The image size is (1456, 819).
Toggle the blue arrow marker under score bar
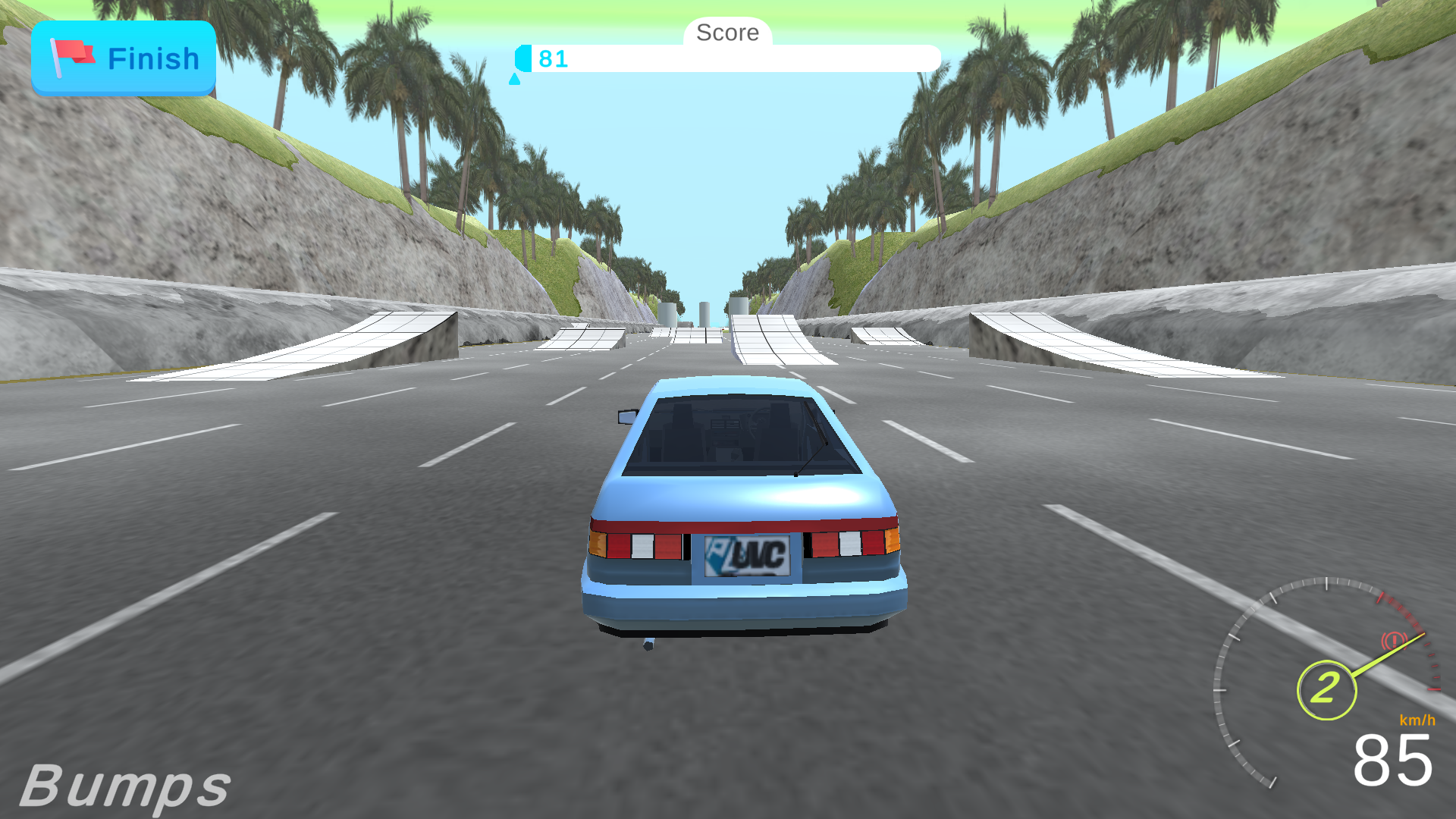pos(514,78)
